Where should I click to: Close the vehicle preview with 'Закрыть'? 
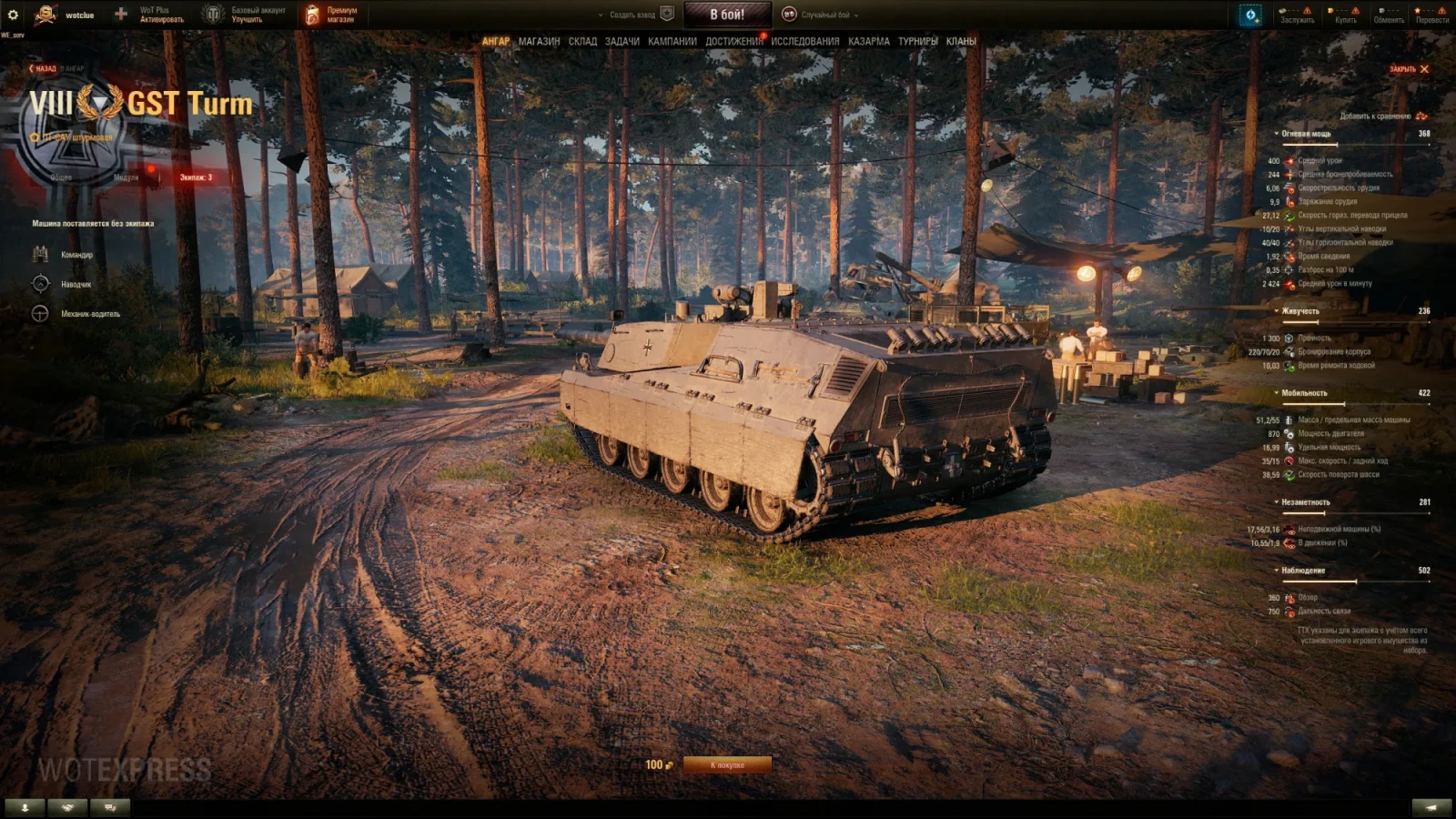click(x=1409, y=69)
